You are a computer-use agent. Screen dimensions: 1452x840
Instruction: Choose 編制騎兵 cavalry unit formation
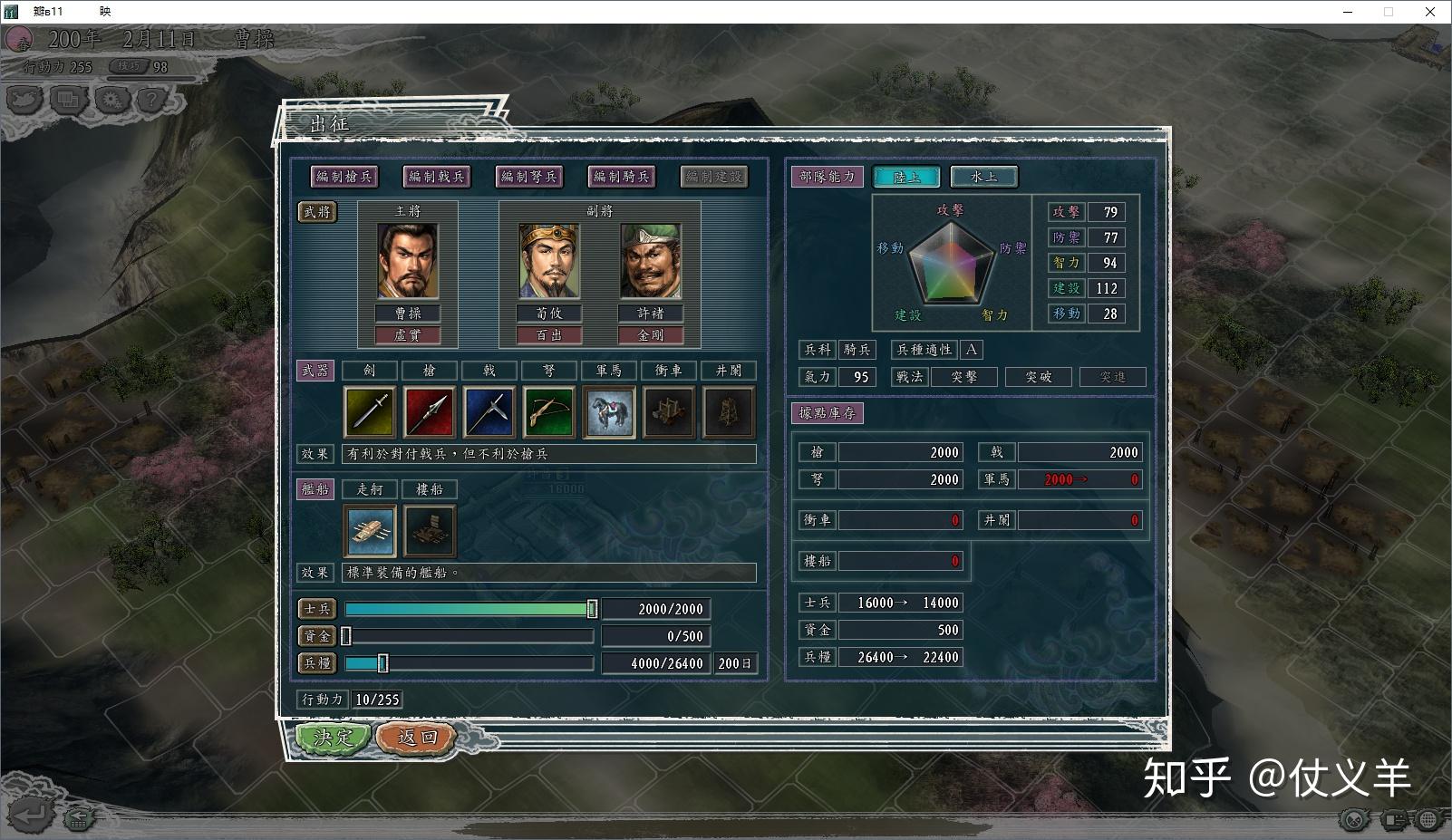pos(622,177)
